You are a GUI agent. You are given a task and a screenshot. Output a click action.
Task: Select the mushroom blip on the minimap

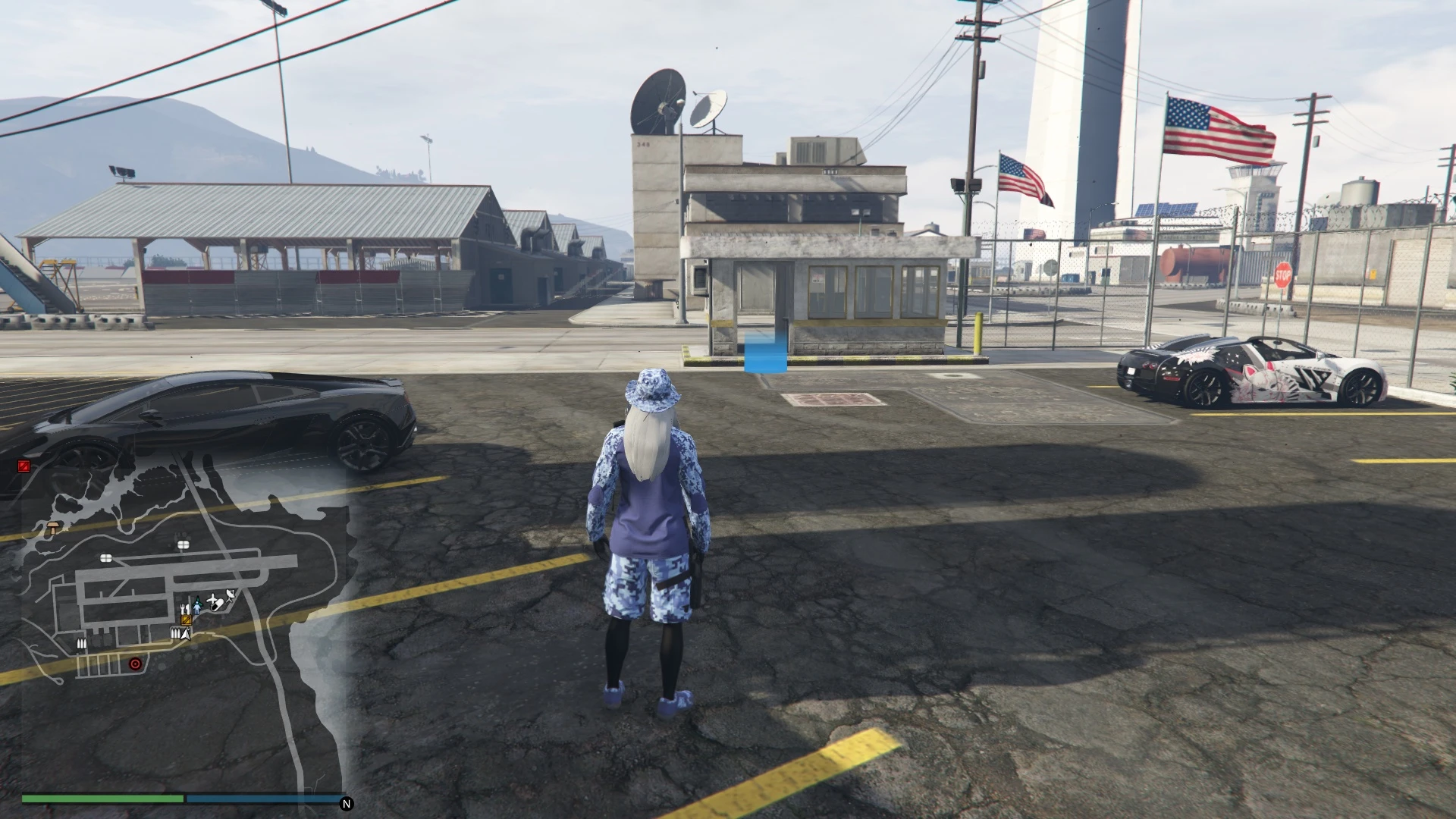pos(54,526)
